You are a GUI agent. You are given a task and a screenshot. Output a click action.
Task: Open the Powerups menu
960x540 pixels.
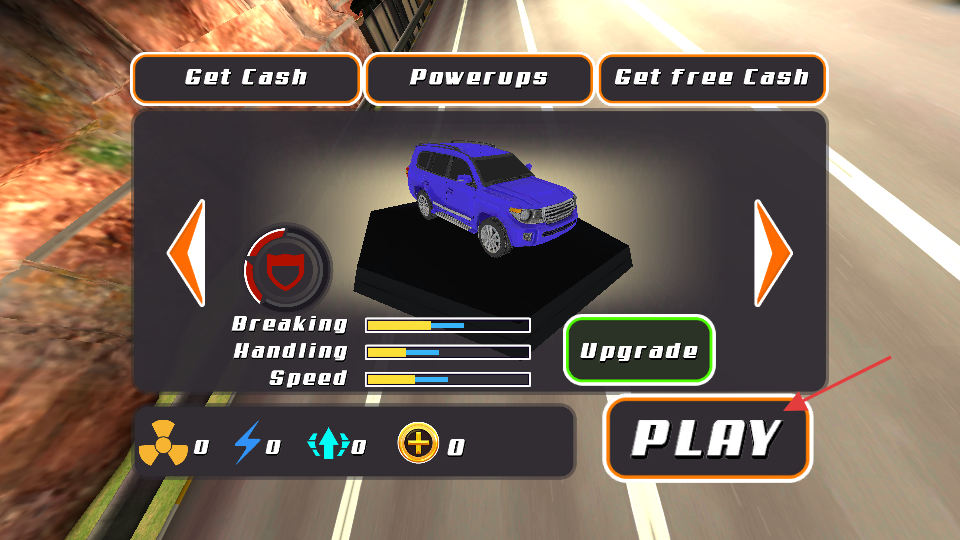479,78
